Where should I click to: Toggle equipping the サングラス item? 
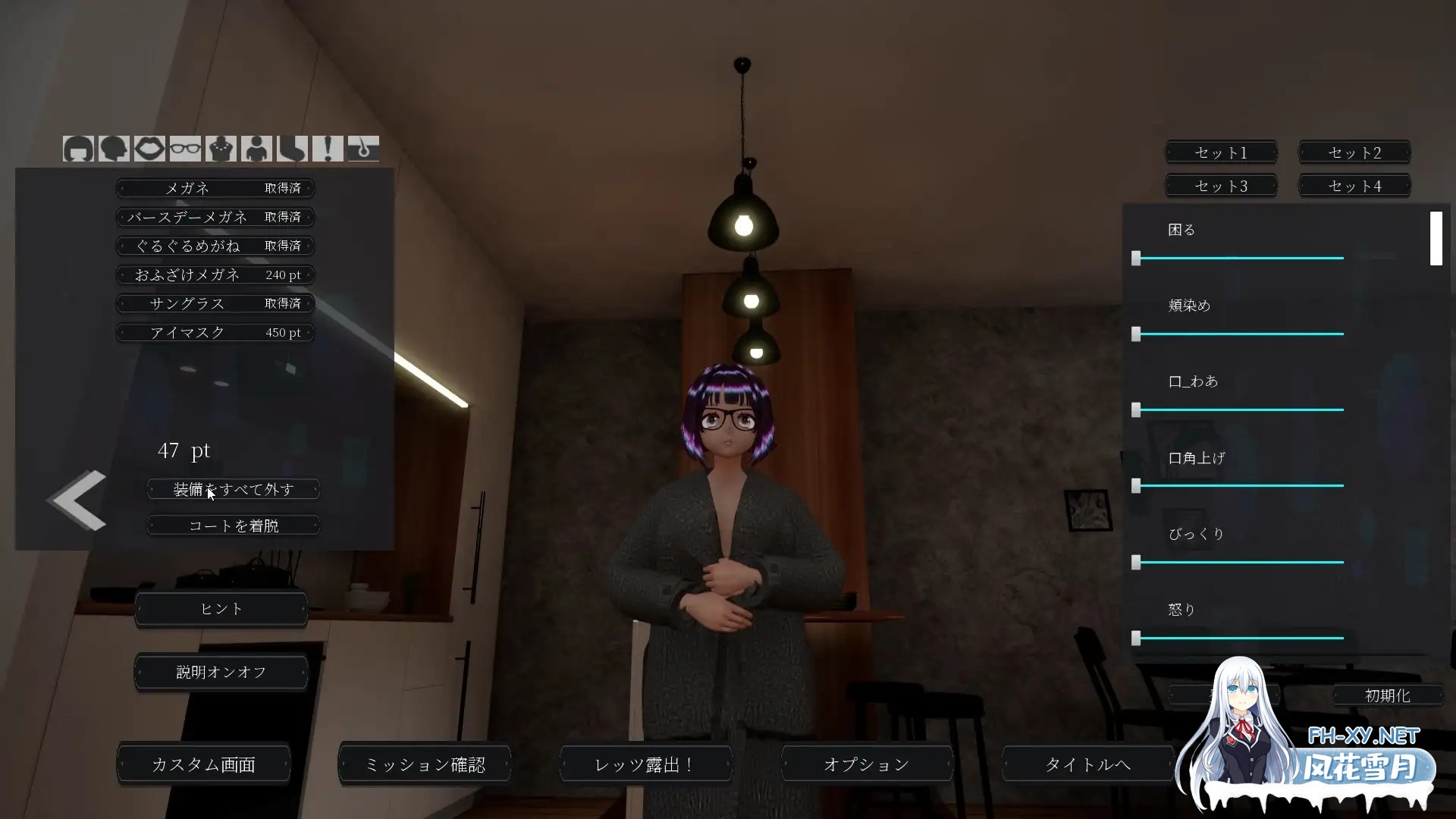(x=215, y=303)
